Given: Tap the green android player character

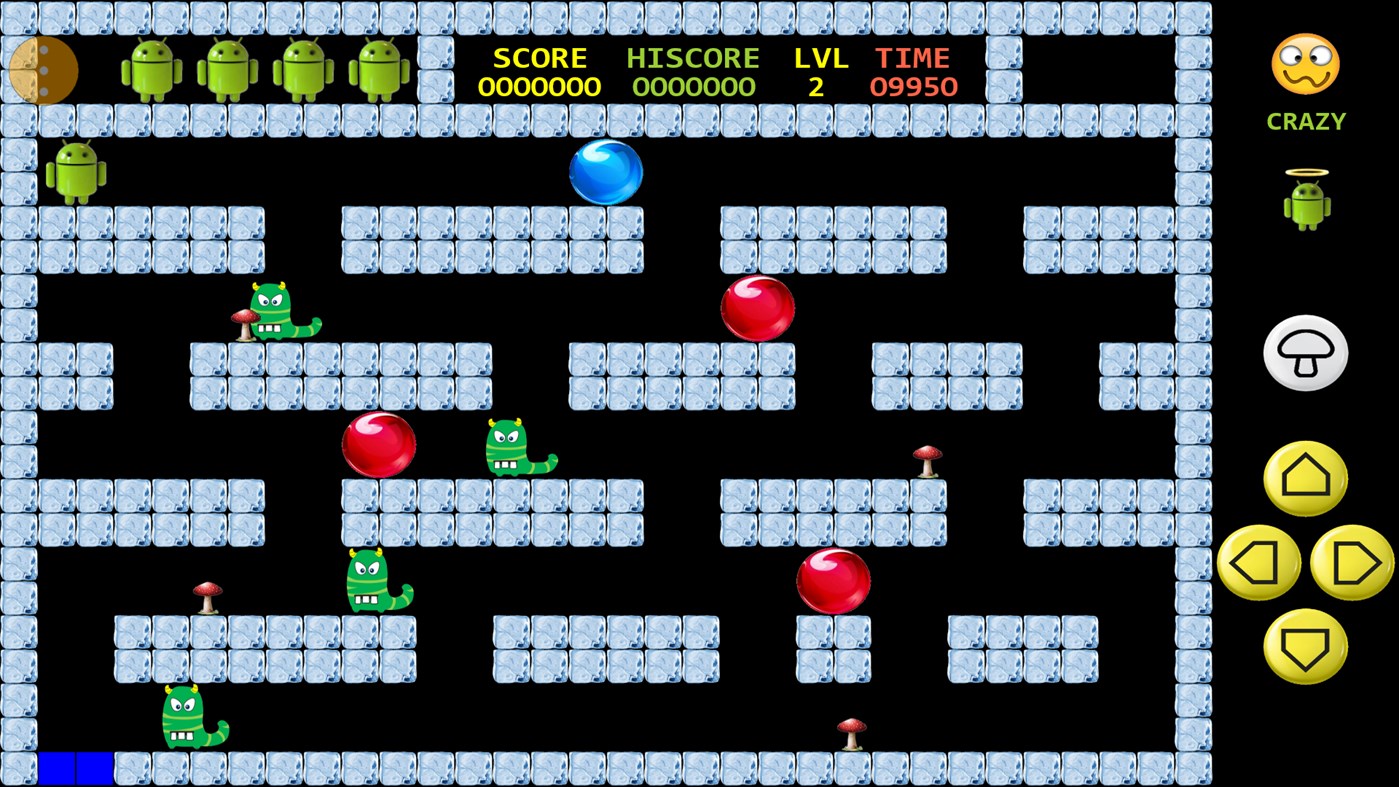Looking at the screenshot, I should tap(78, 170).
